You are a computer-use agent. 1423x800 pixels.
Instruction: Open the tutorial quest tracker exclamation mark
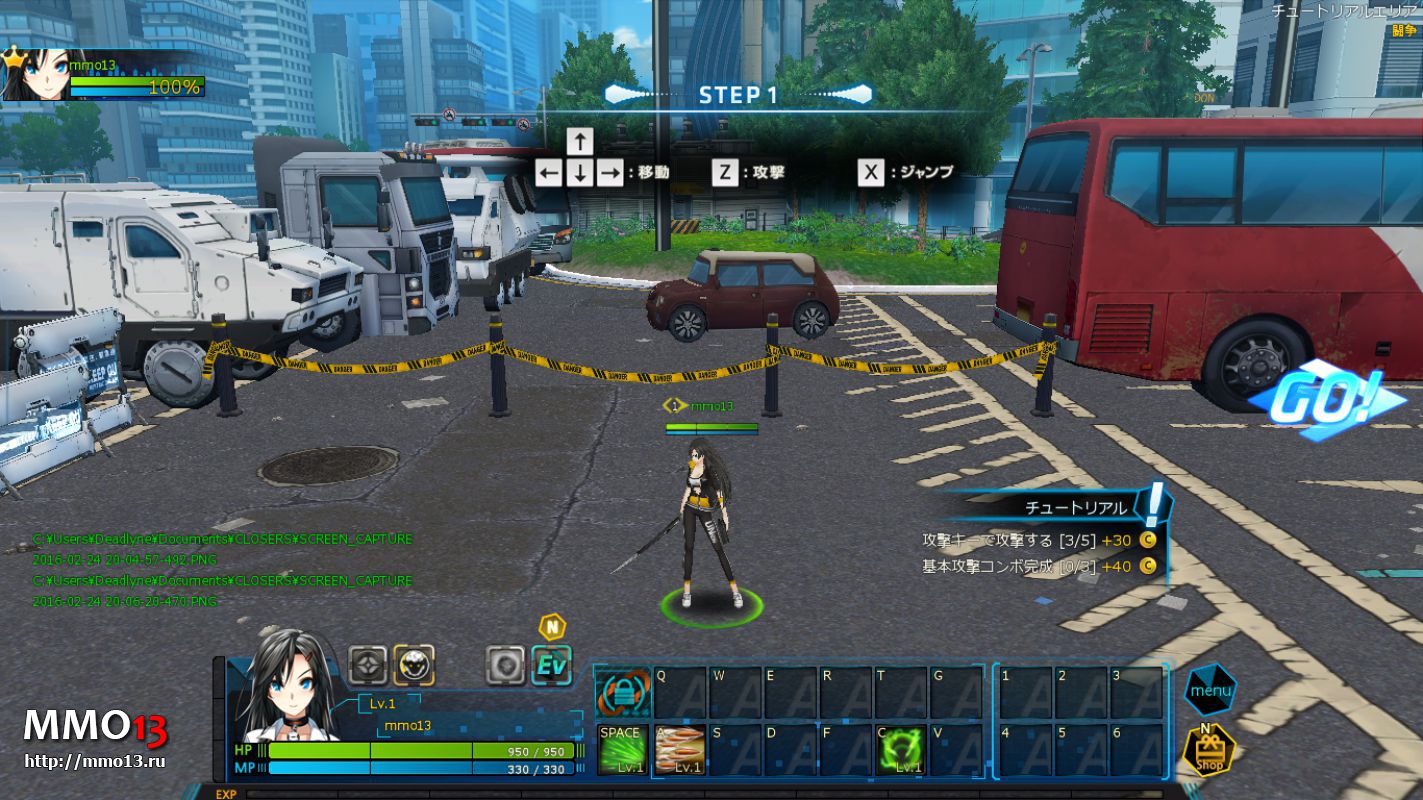click(x=1154, y=504)
